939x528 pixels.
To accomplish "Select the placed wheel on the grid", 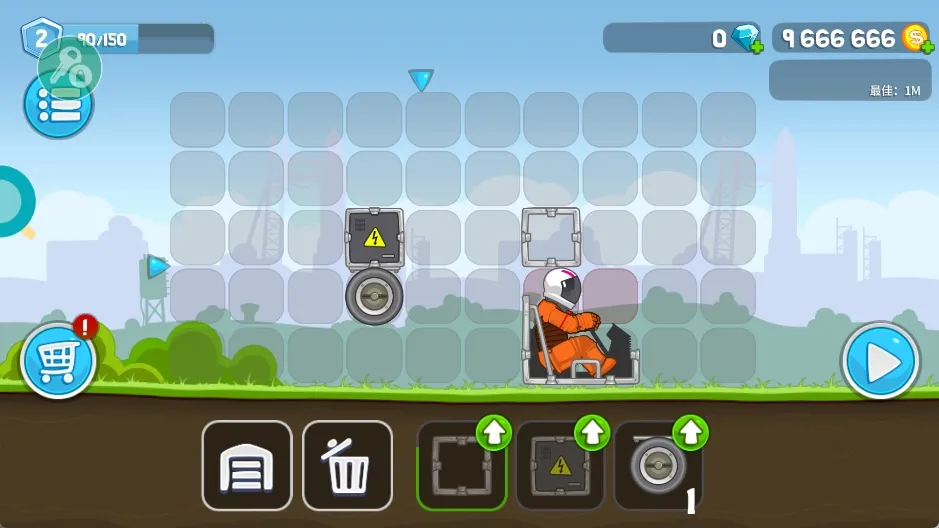I will point(374,296).
